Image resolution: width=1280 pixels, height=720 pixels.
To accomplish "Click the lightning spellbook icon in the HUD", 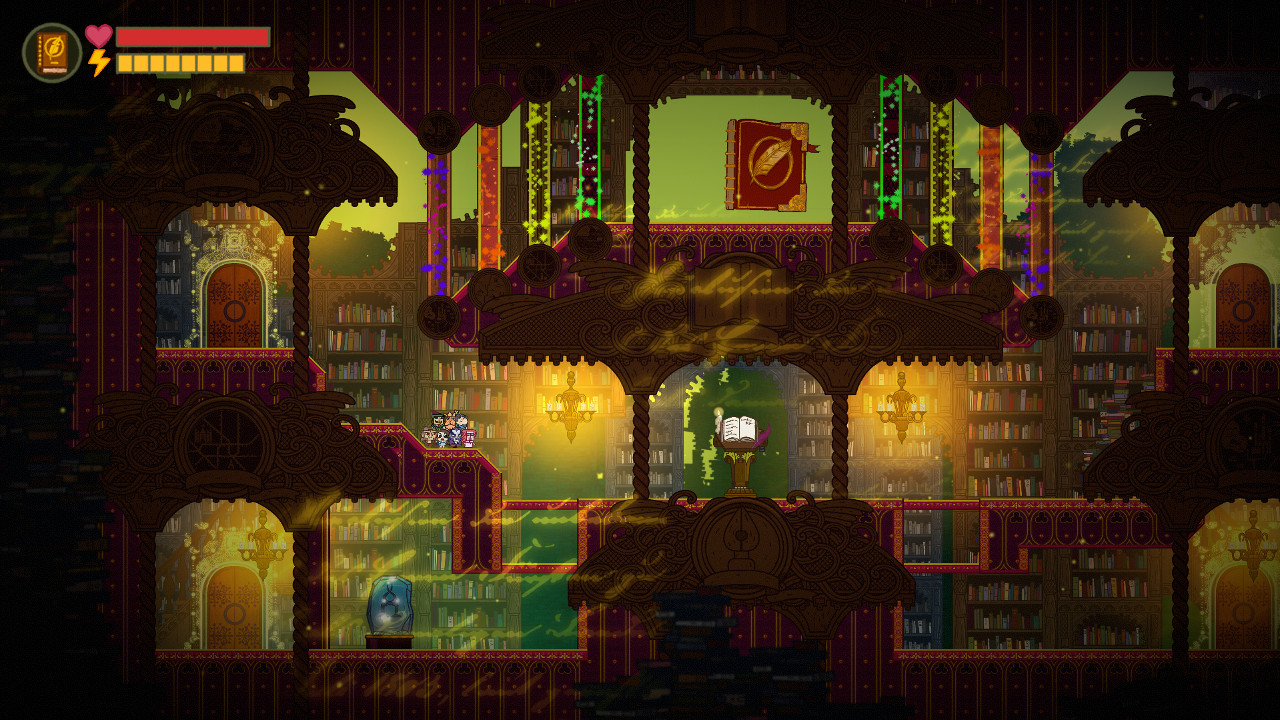I will 52,52.
